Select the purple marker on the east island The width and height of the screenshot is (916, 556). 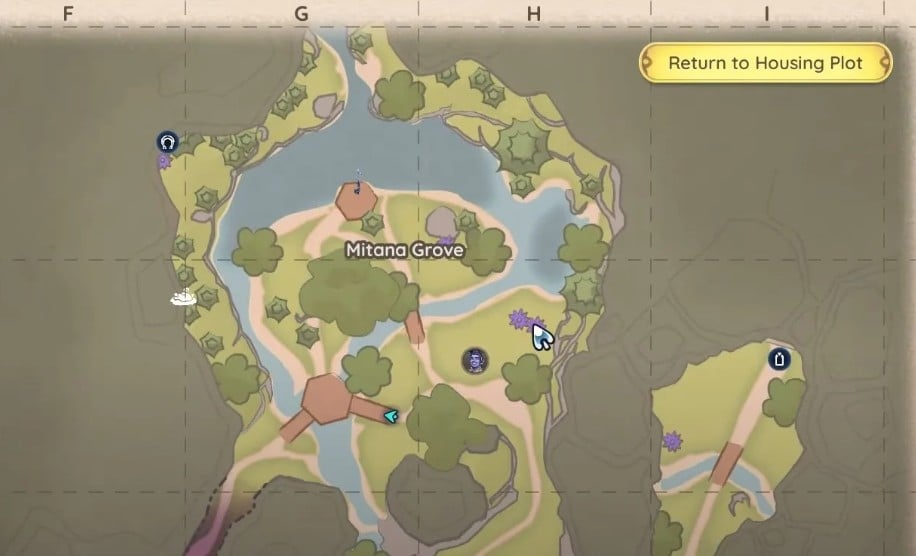[x=672, y=440]
